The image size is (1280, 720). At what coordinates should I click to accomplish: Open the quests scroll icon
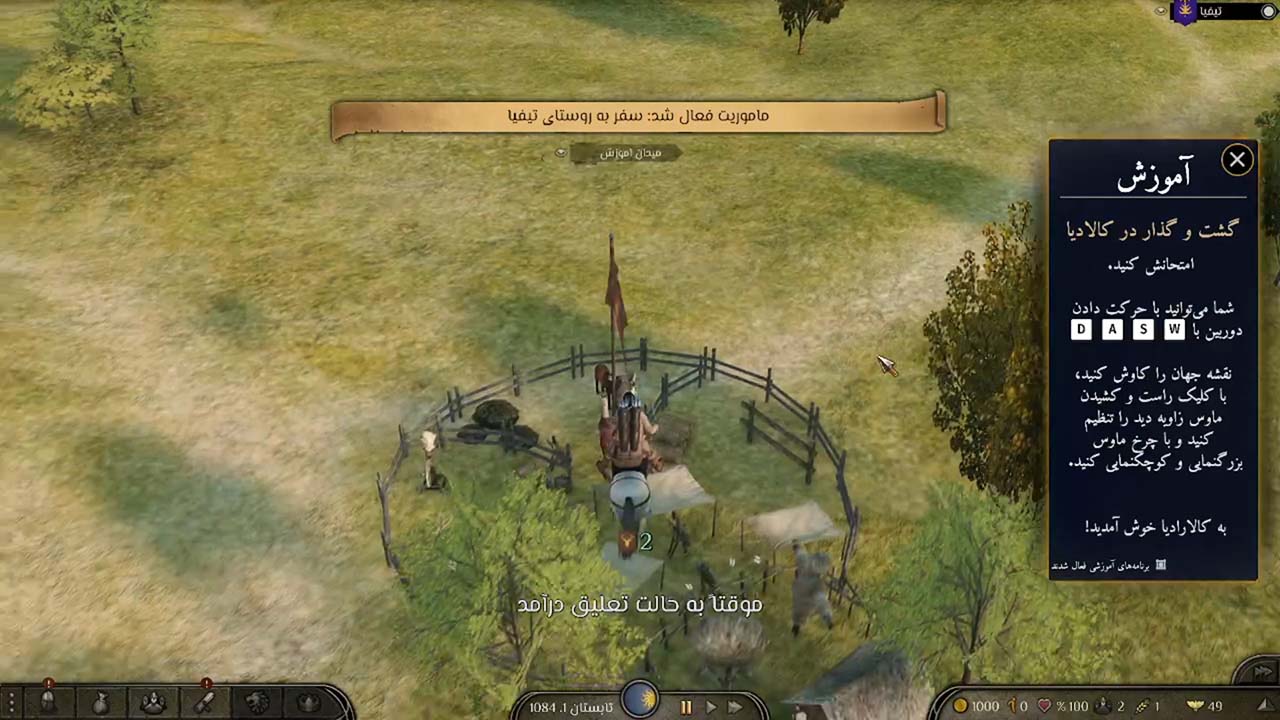point(204,702)
